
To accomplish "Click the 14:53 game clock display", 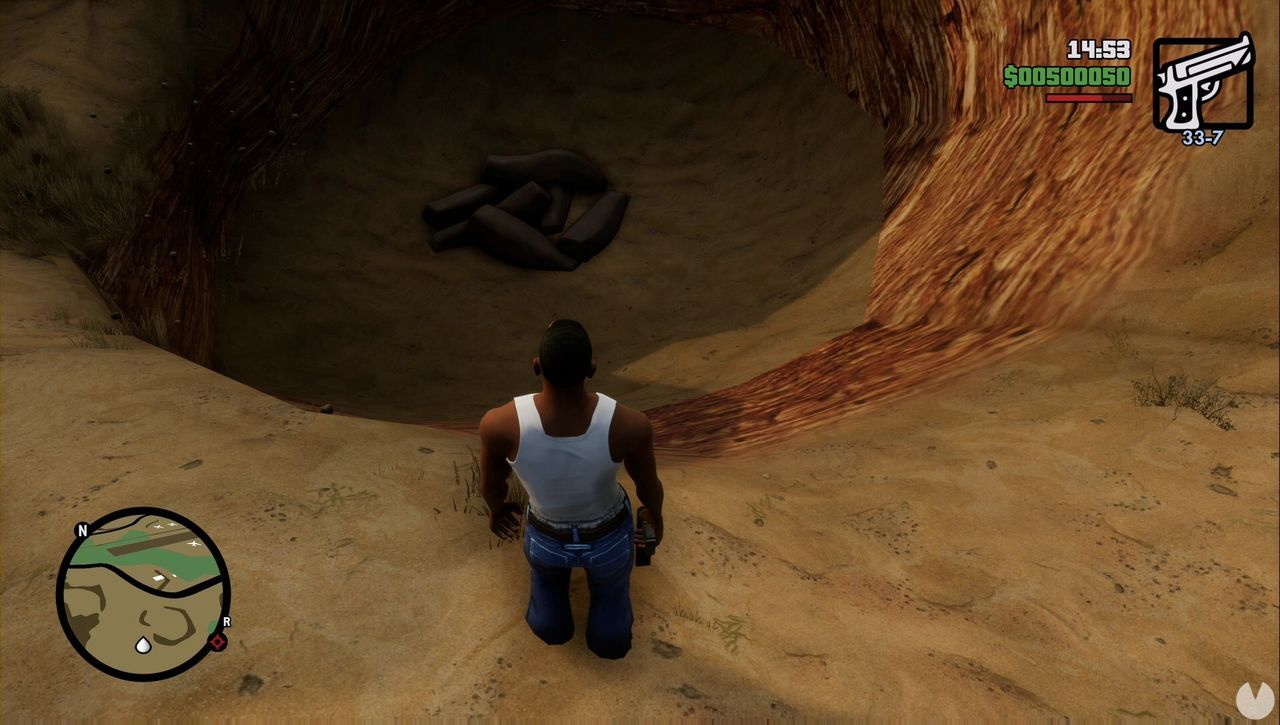I will (x=1098, y=47).
